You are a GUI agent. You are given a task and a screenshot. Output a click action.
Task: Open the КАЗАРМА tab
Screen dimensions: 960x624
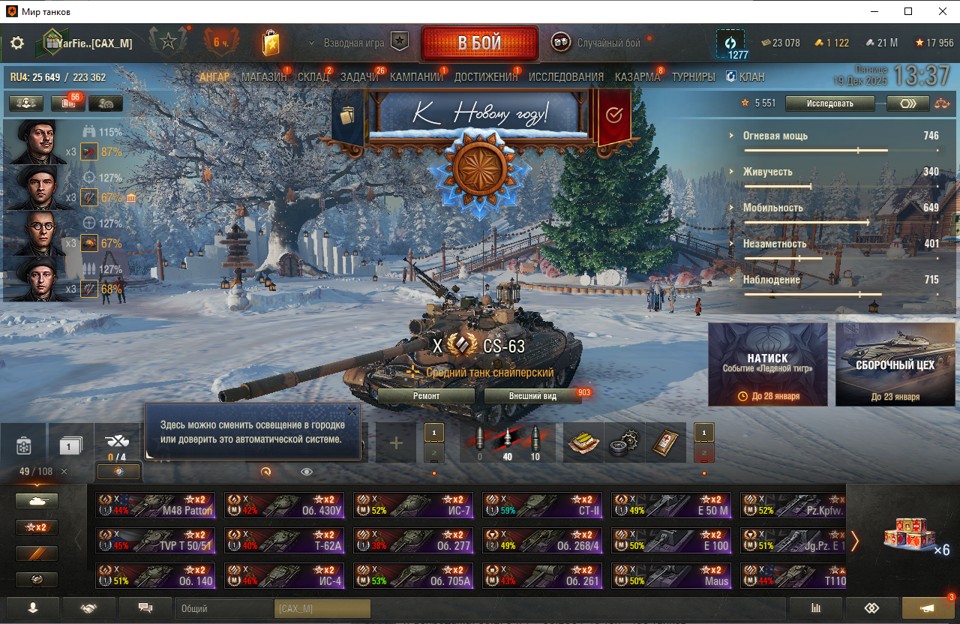[x=637, y=77]
